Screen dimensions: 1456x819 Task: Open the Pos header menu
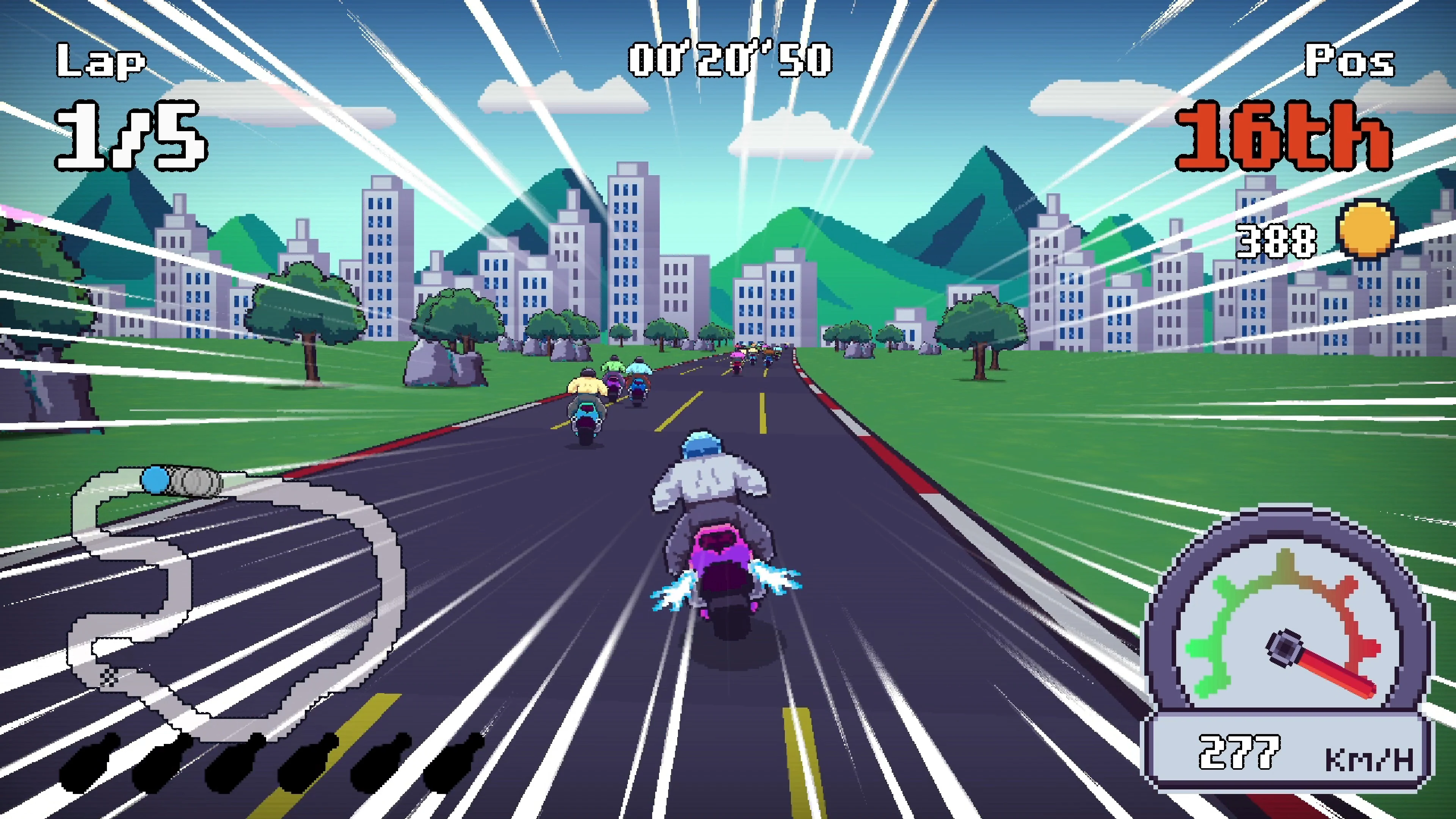pyautogui.click(x=1350, y=60)
